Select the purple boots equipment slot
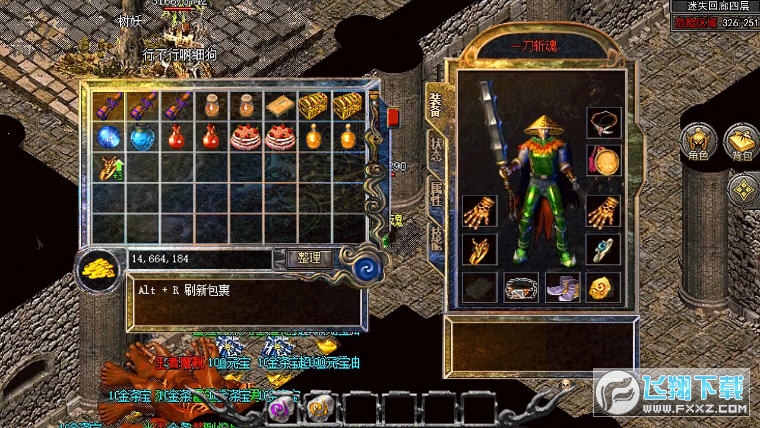The image size is (760, 428). 561,288
